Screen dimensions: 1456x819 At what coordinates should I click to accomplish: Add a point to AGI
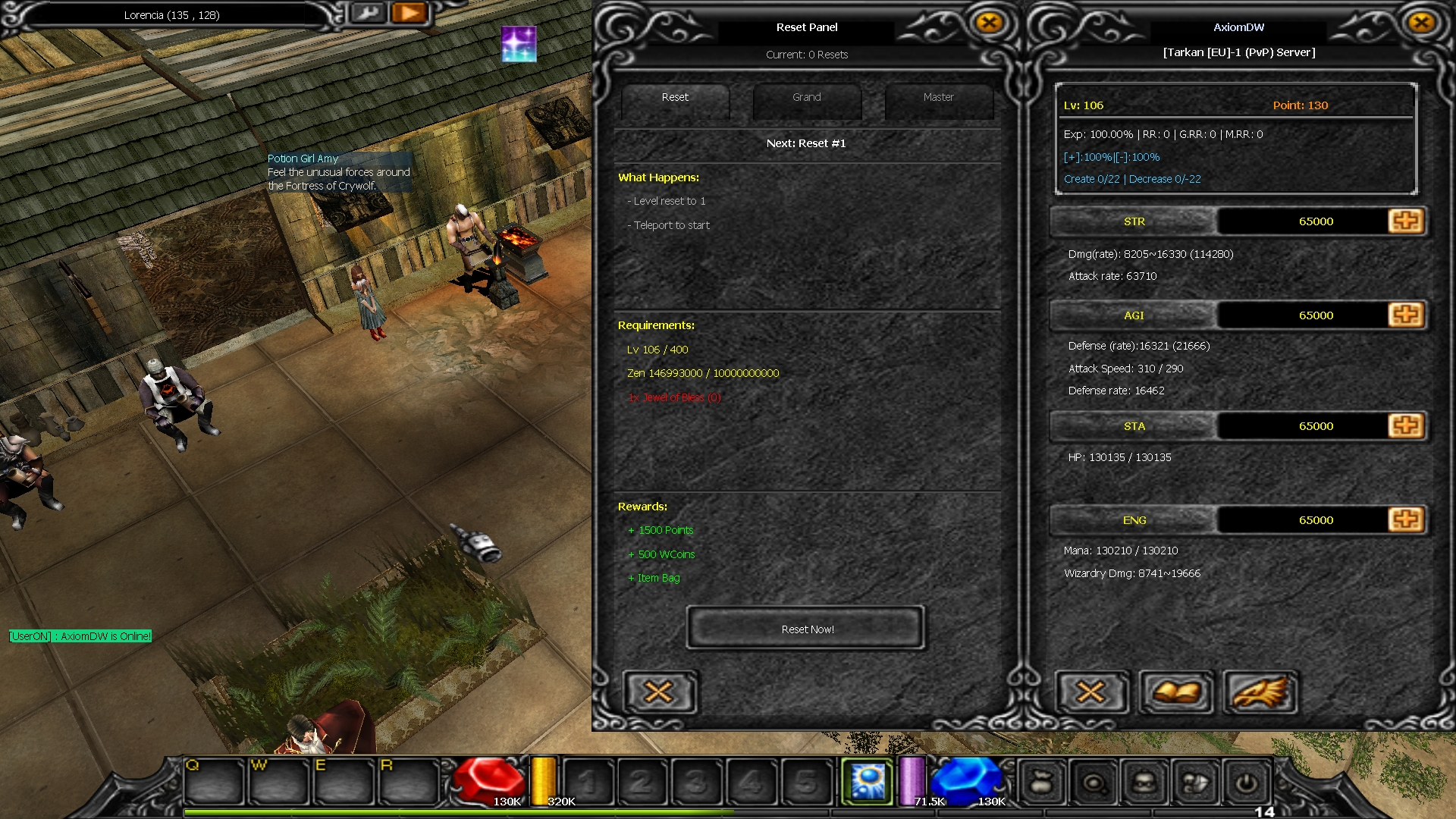tap(1405, 315)
